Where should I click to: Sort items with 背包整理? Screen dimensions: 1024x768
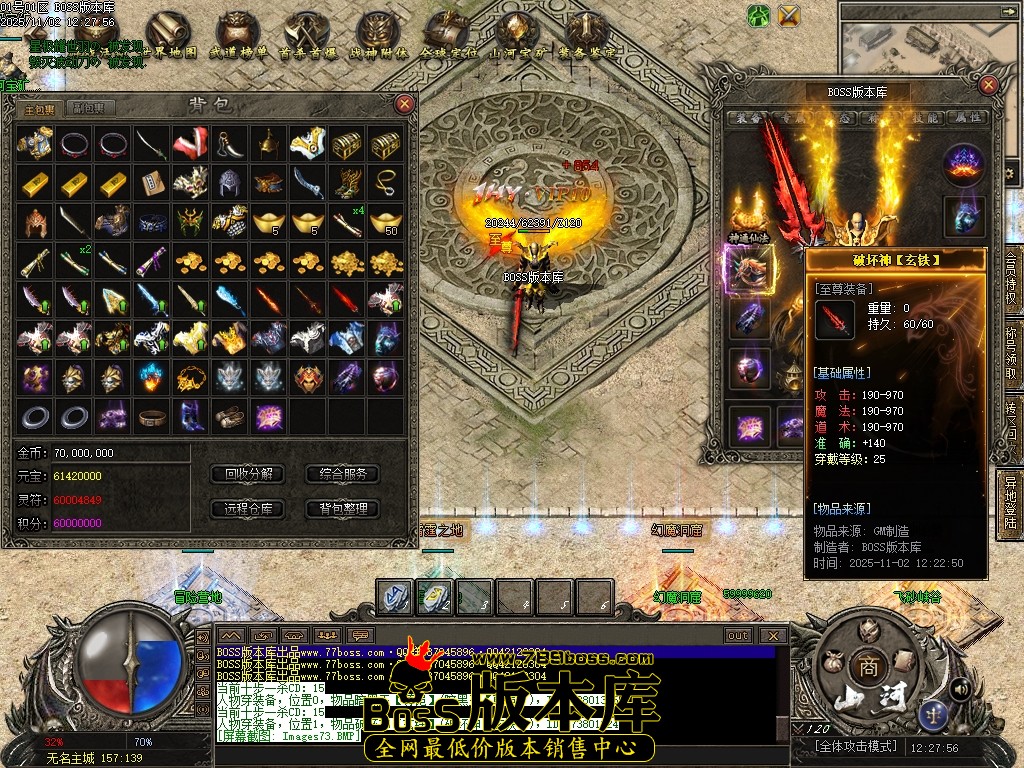[x=343, y=509]
